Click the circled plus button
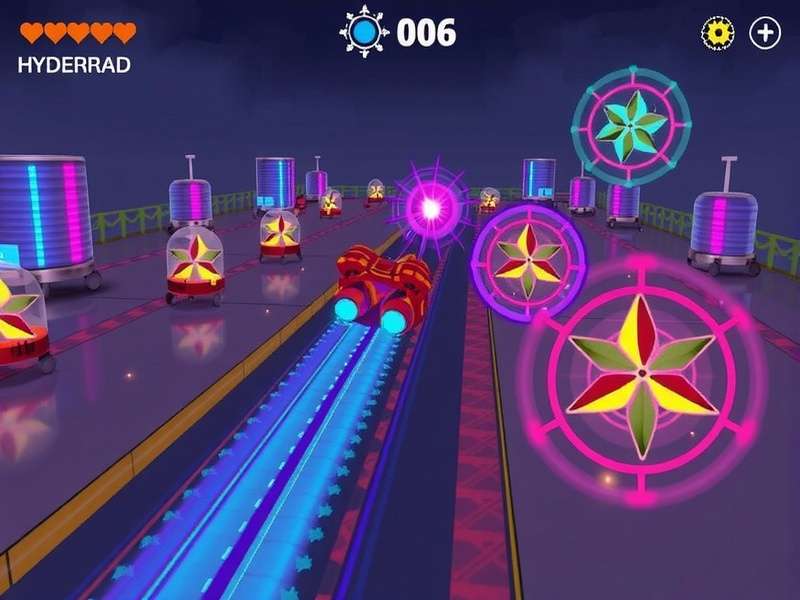The width and height of the screenshot is (800, 600). coord(765,33)
